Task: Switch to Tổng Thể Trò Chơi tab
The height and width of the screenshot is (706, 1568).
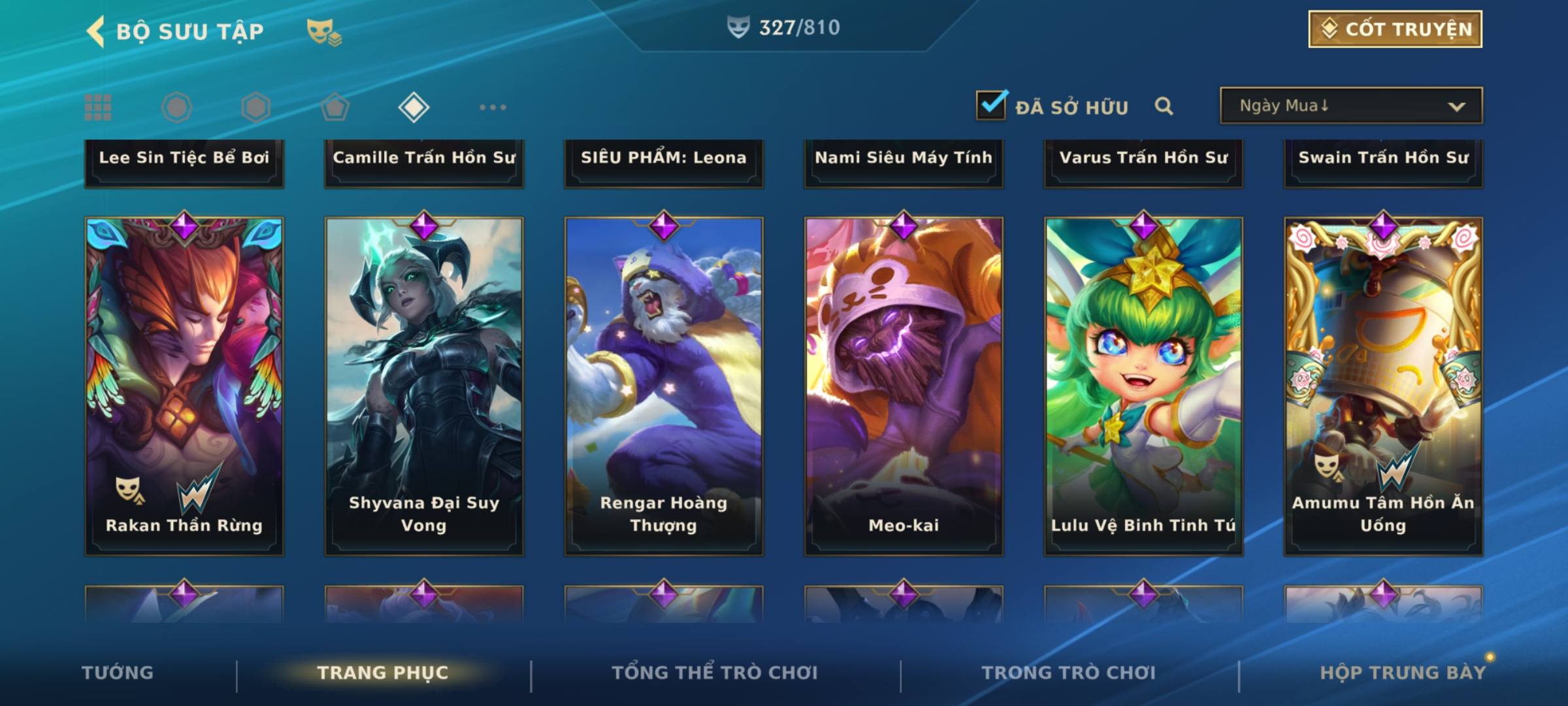Action: click(715, 673)
